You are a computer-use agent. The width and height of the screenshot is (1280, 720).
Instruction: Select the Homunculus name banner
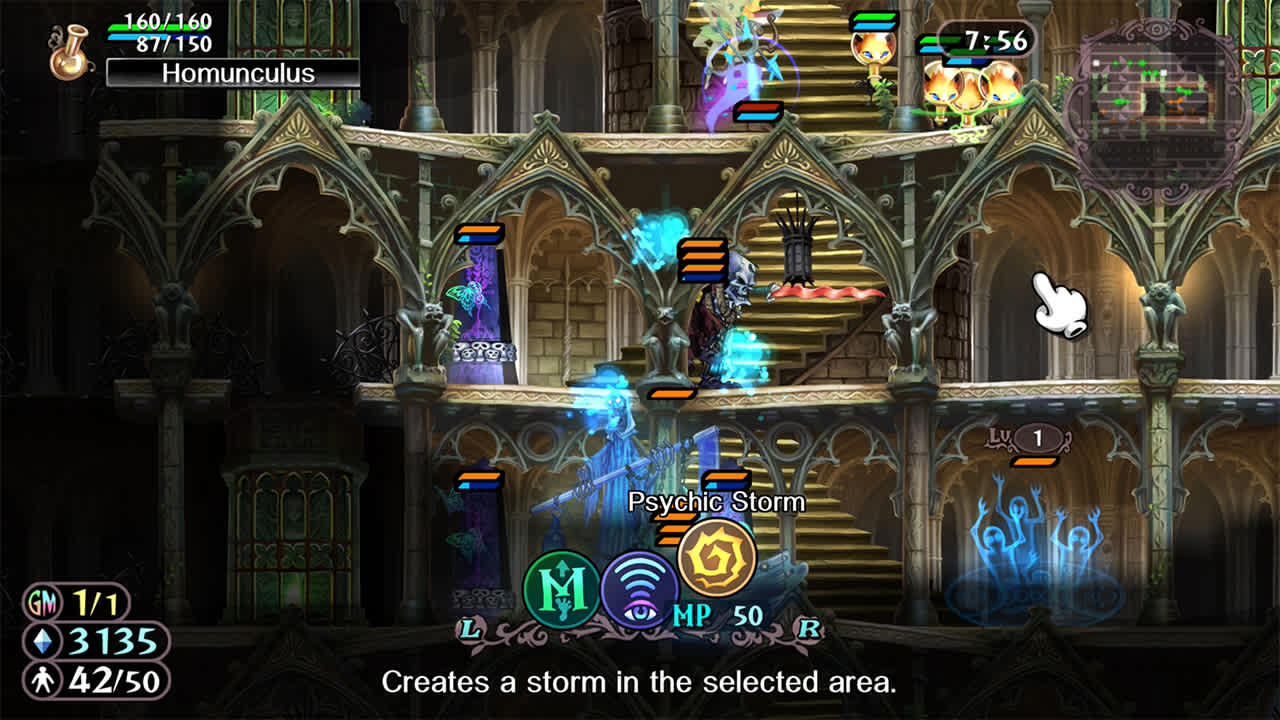click(x=235, y=72)
